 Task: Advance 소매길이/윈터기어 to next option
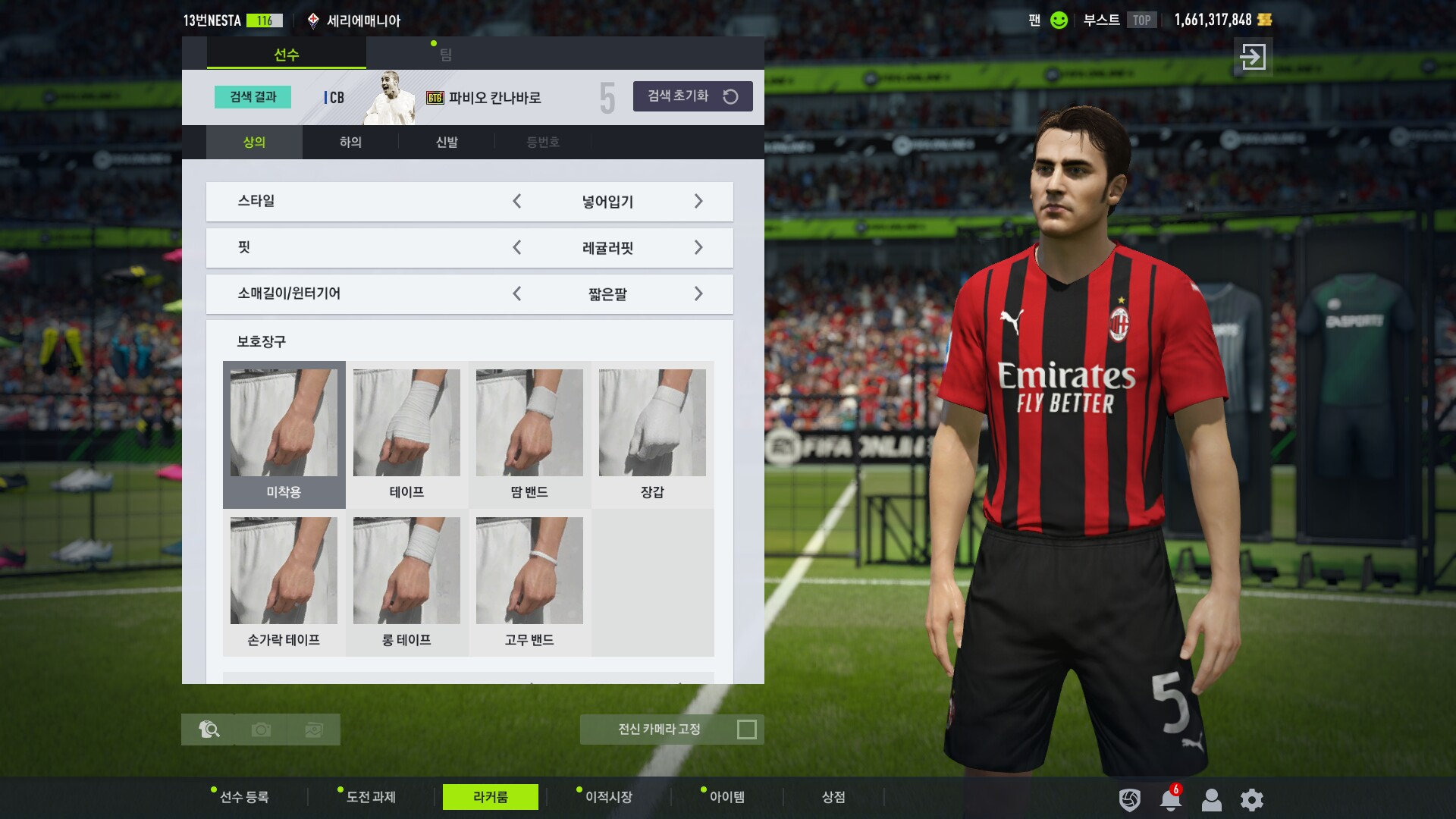tap(698, 294)
